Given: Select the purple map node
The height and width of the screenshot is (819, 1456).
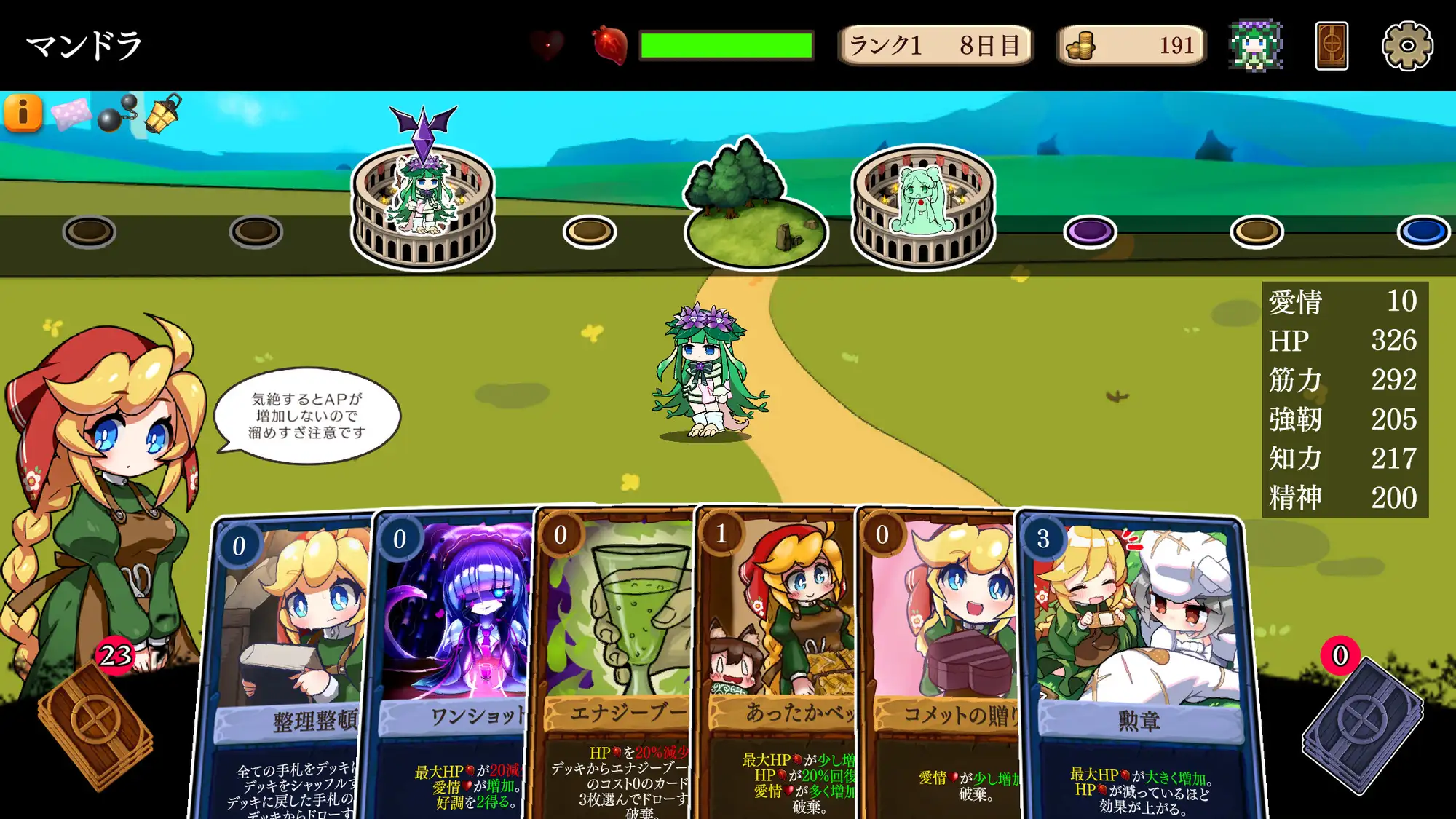Looking at the screenshot, I should 1089,232.
